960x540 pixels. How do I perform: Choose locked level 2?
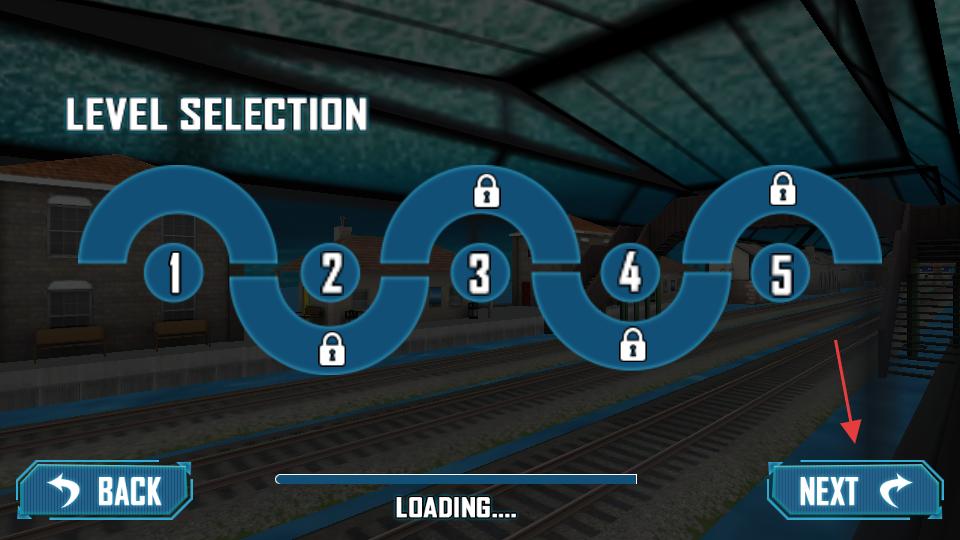331,273
